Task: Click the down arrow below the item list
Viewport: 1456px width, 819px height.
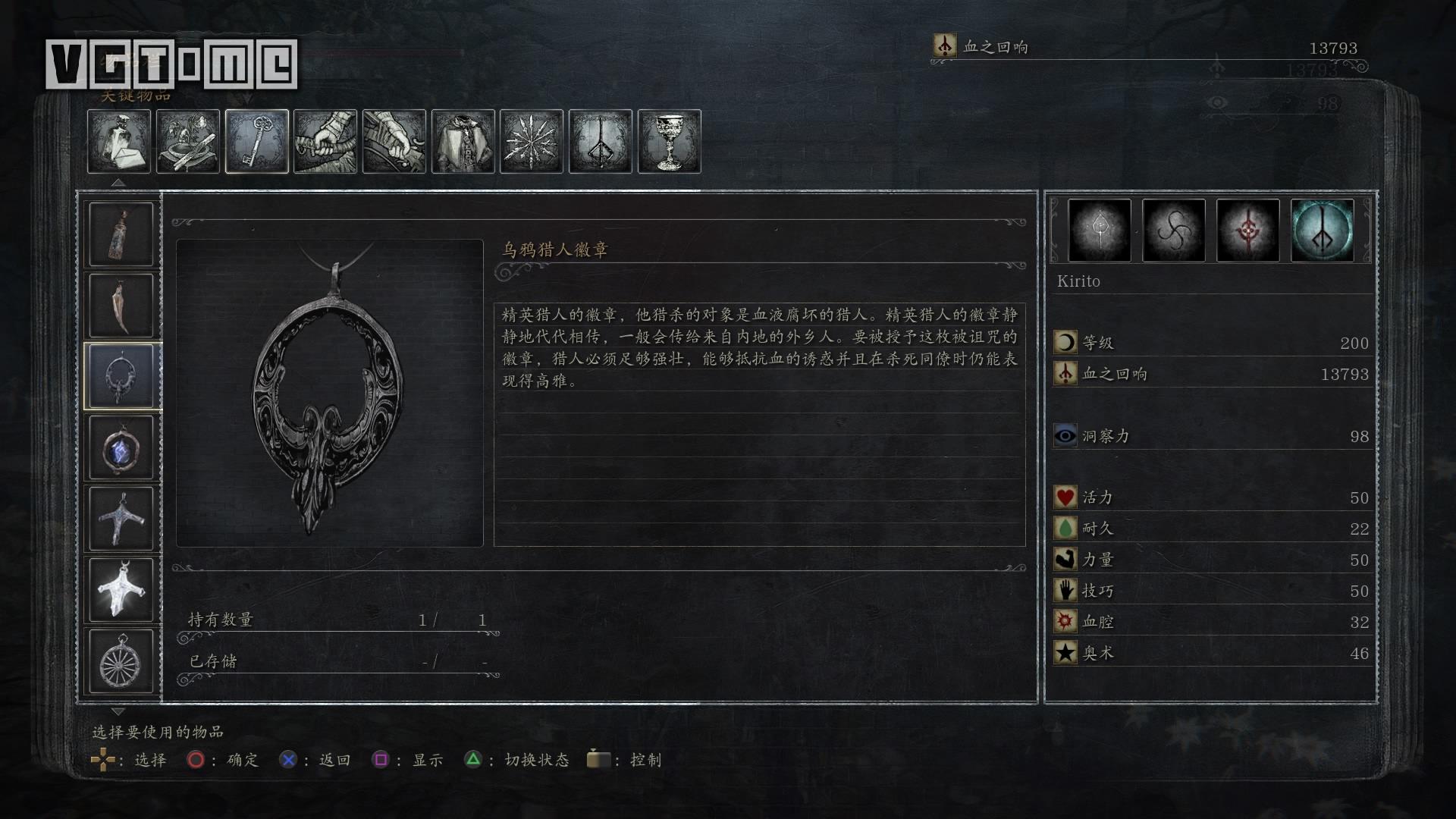Action: pyautogui.click(x=118, y=711)
